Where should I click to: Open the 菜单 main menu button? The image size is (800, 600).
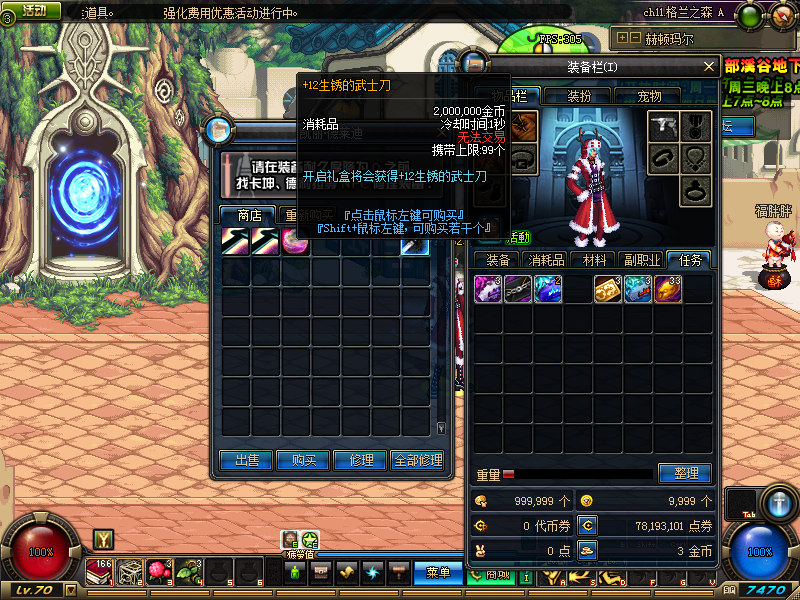438,573
